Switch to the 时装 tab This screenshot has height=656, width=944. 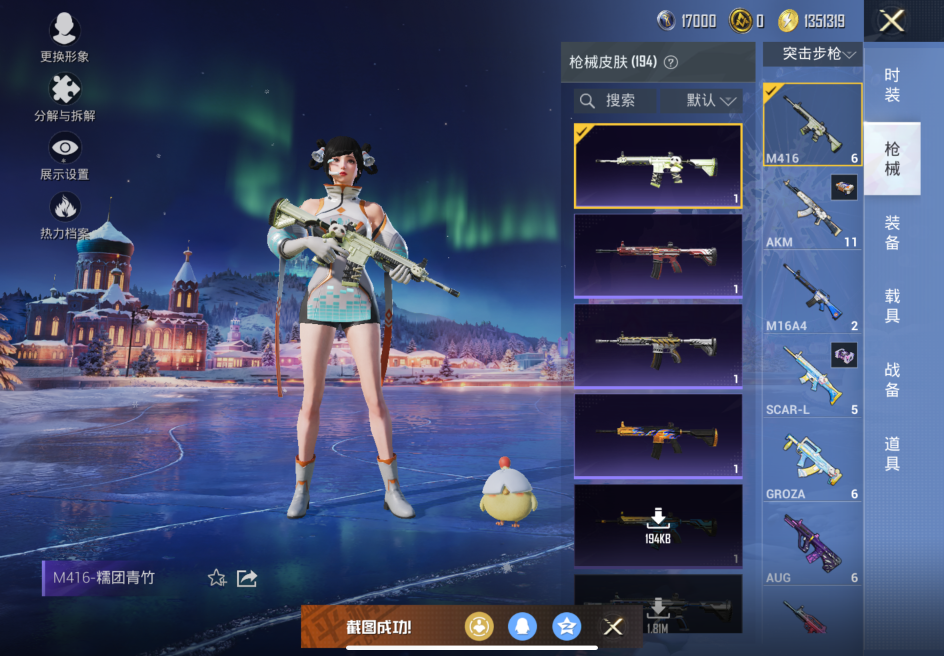(892, 85)
